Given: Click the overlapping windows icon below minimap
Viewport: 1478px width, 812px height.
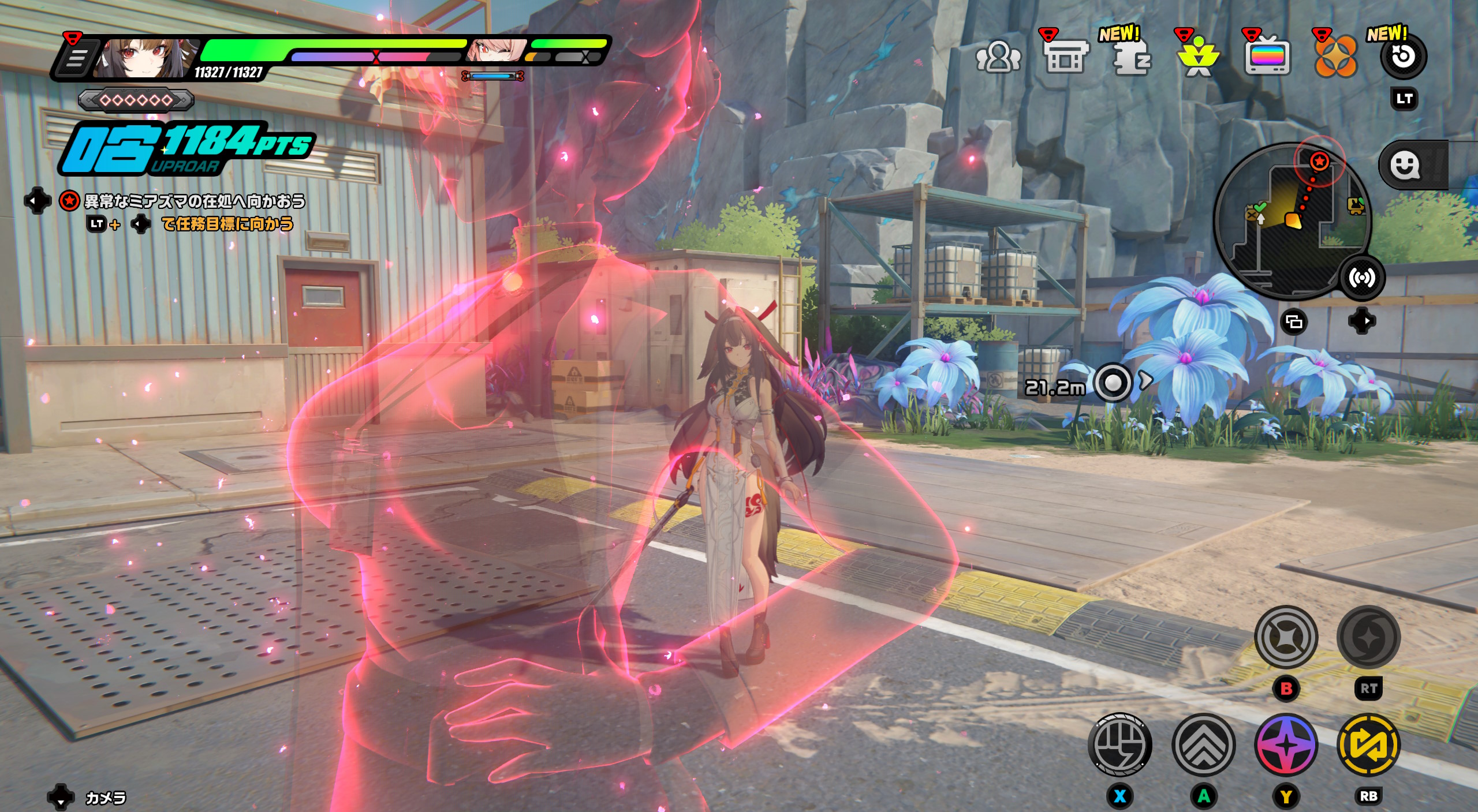Looking at the screenshot, I should 1294,322.
